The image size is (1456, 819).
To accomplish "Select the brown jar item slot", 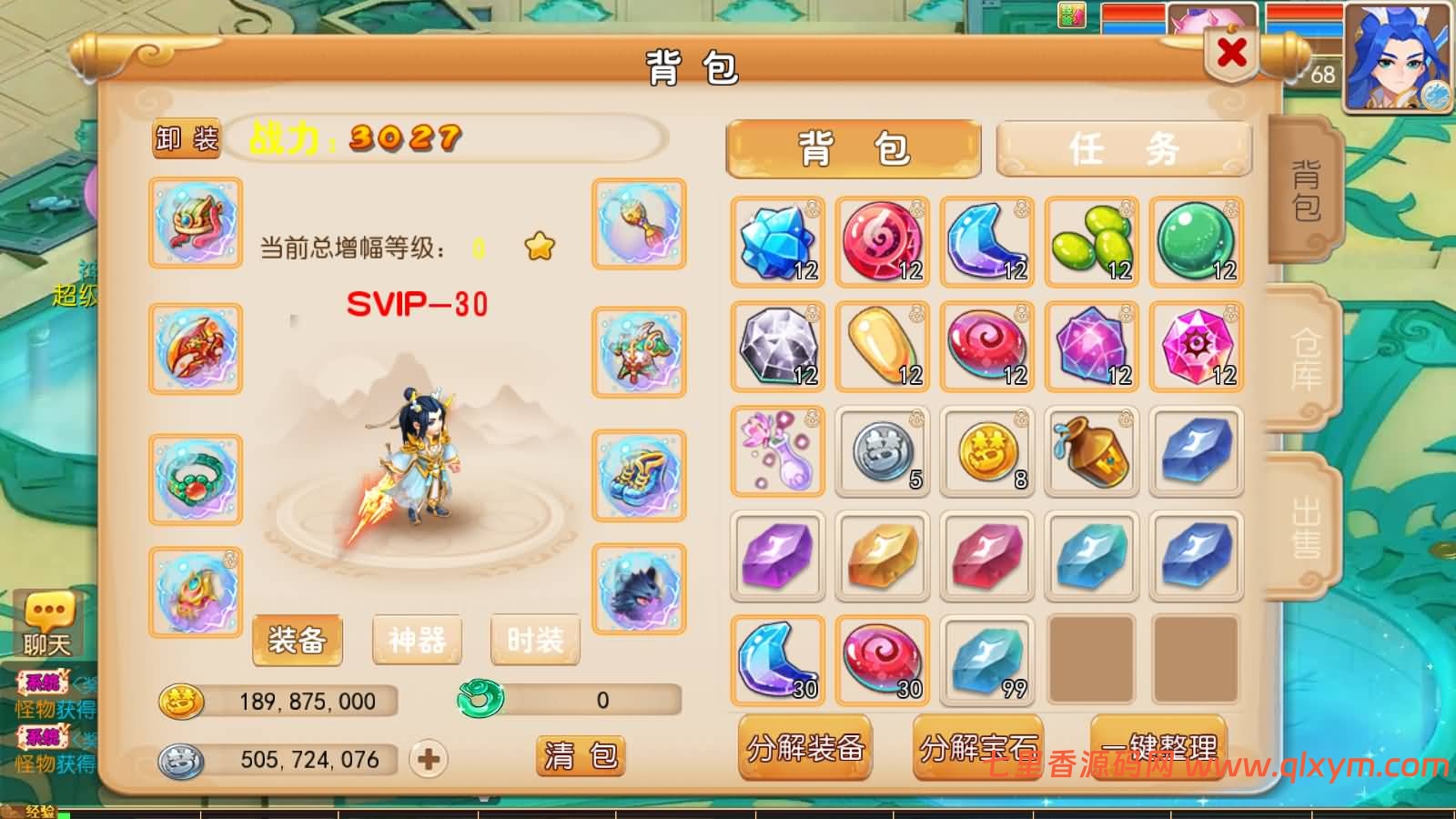I will [1091, 451].
